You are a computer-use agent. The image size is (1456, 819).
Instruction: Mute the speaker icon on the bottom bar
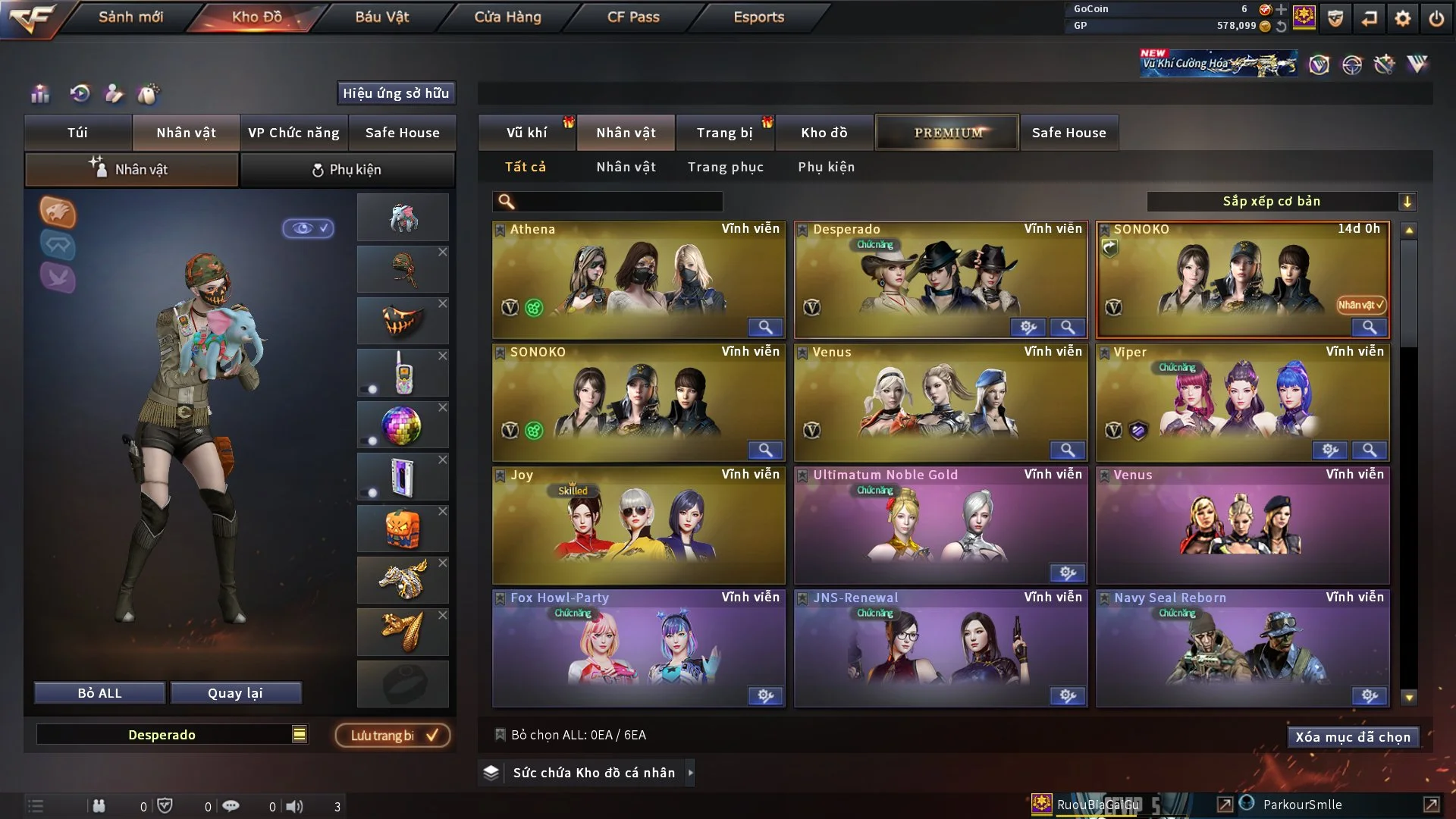296,805
